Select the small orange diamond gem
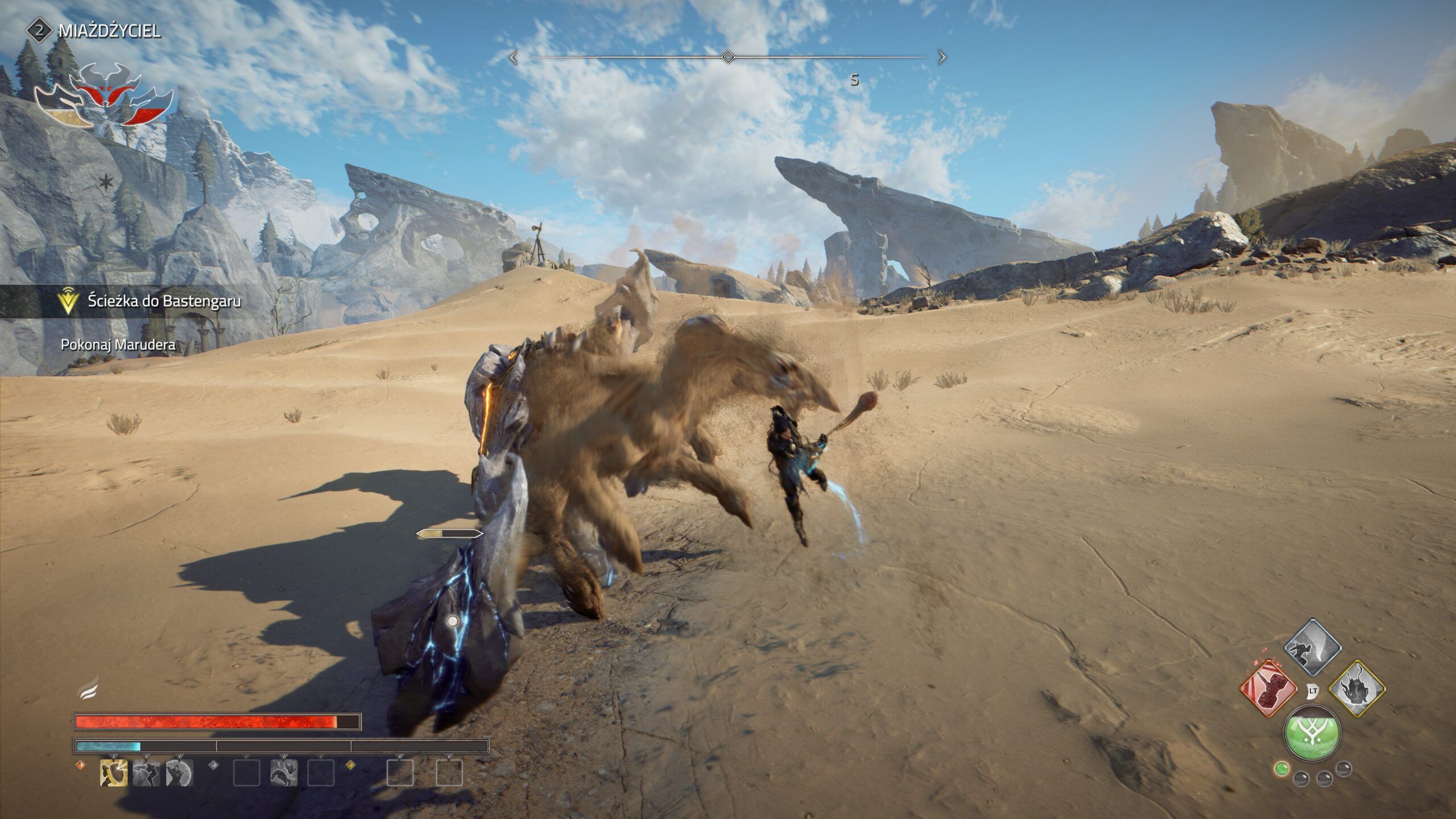Screen dimensions: 1456x819 pyautogui.click(x=80, y=765)
